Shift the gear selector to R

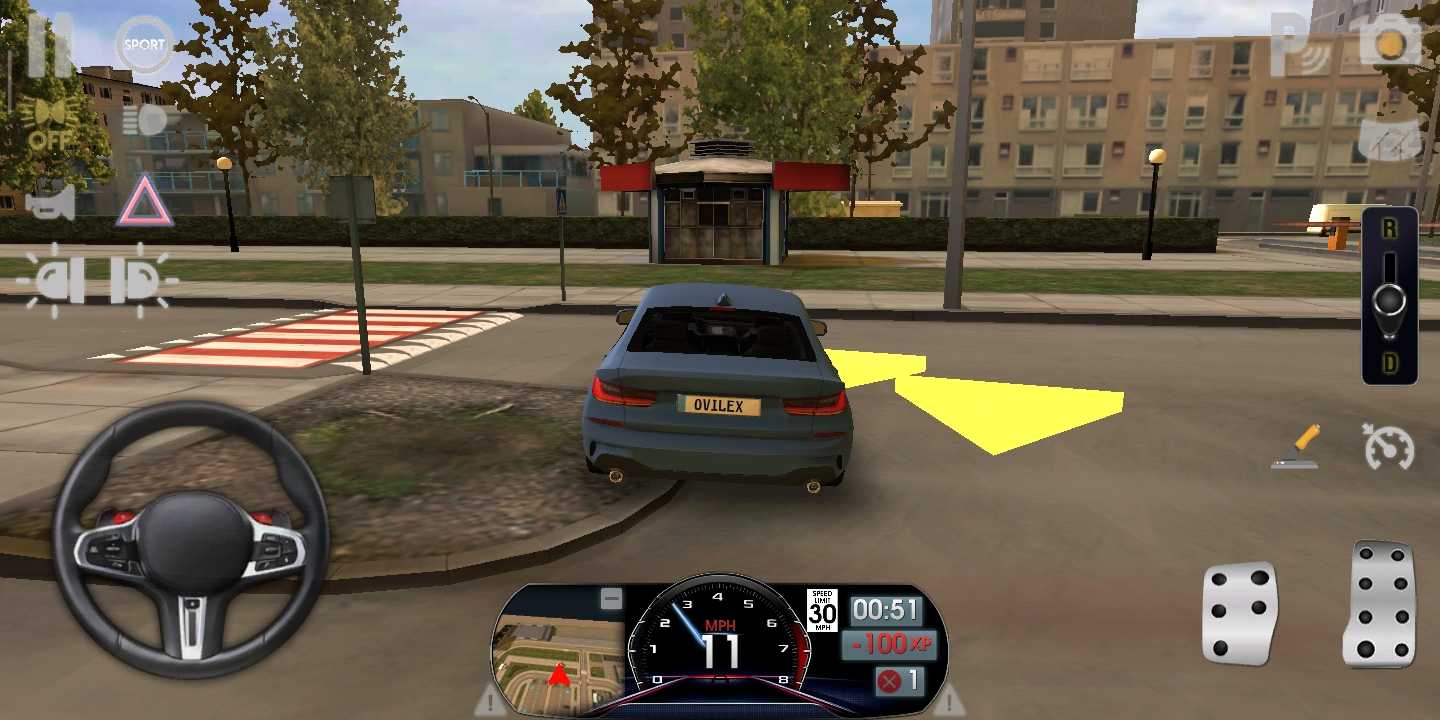click(x=1389, y=230)
